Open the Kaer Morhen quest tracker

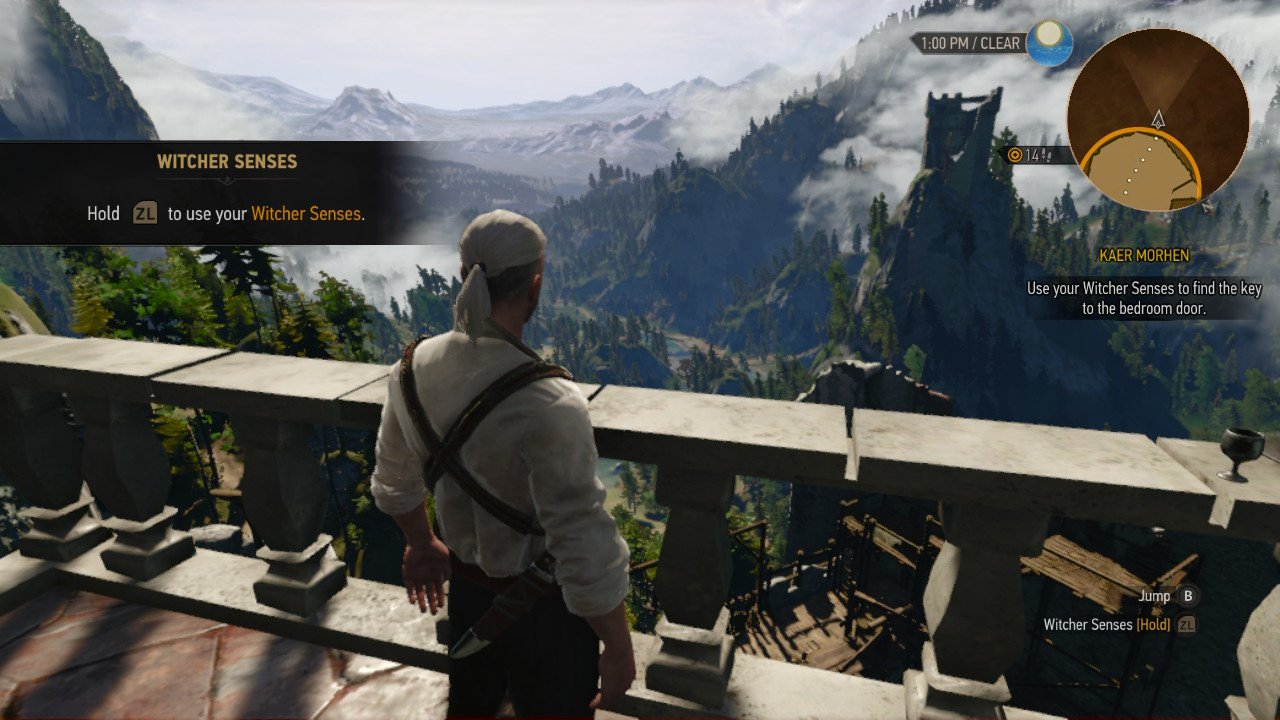coord(1144,255)
